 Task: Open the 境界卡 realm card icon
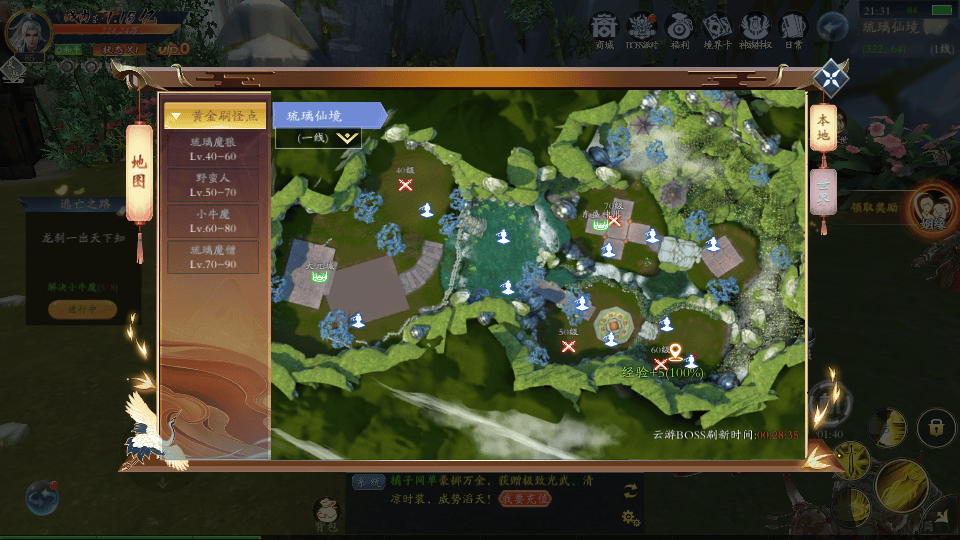click(717, 28)
